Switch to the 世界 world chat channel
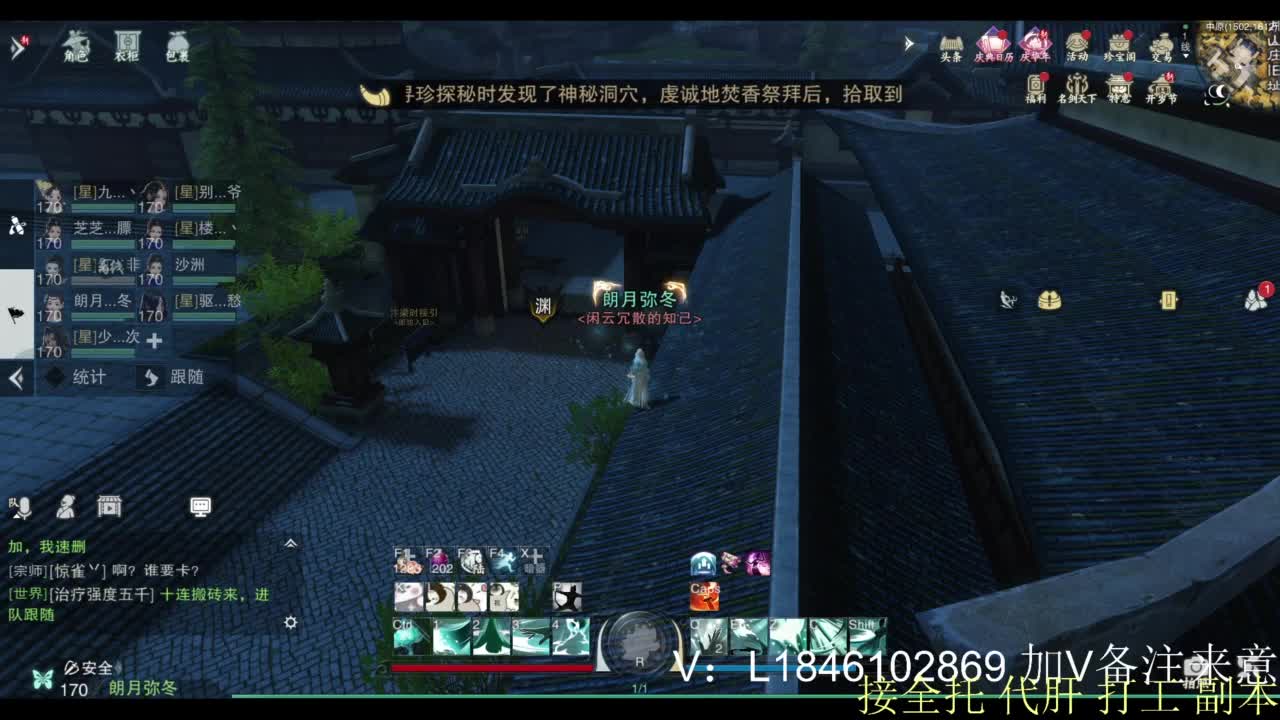 coord(26,594)
